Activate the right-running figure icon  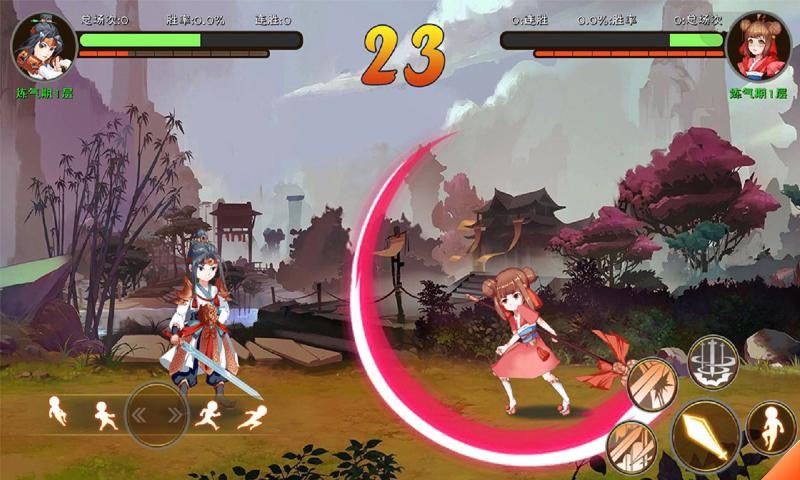pyautogui.click(x=207, y=415)
